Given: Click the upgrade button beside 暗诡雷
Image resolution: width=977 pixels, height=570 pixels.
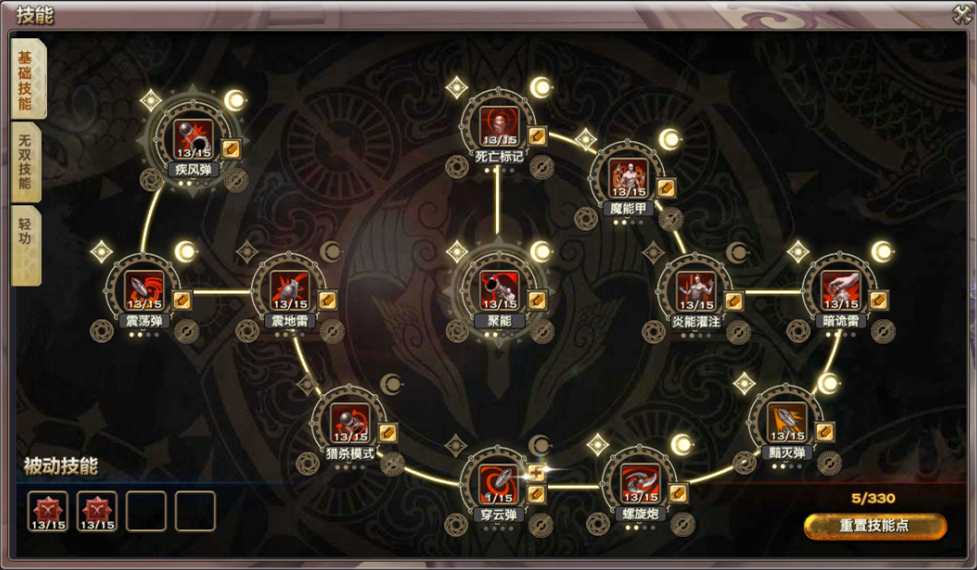Looking at the screenshot, I should (878, 300).
